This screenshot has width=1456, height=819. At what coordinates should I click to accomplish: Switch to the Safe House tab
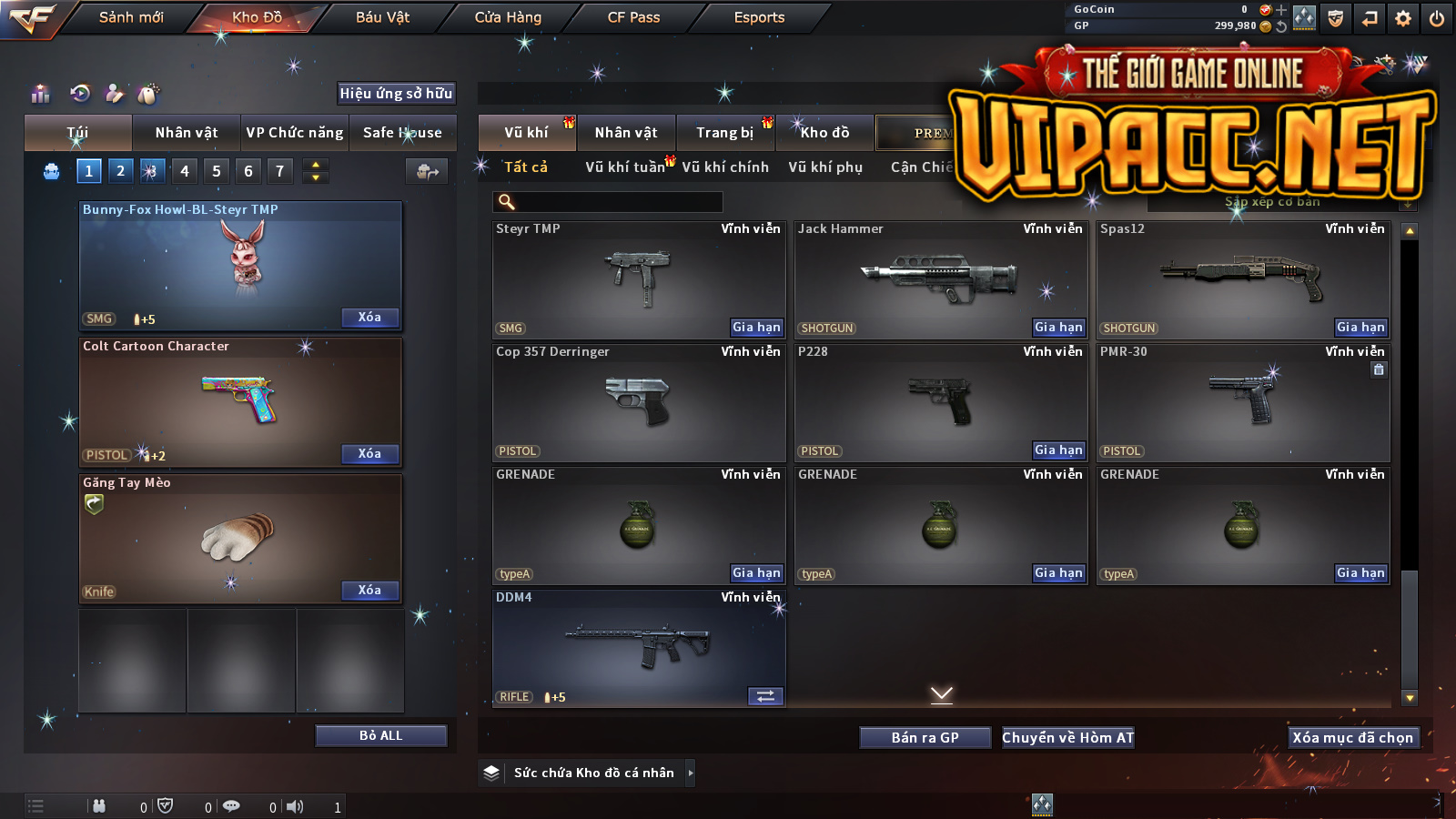(x=402, y=133)
